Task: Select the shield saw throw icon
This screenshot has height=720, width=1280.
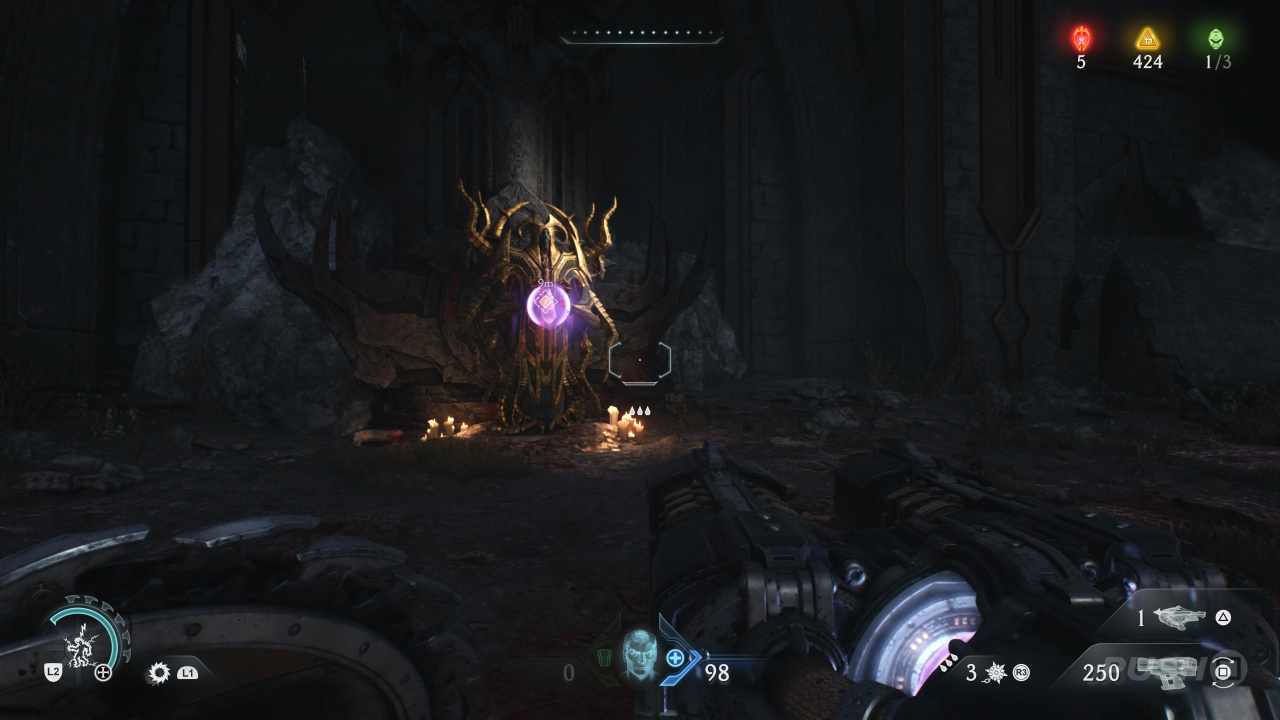Action: (x=158, y=673)
